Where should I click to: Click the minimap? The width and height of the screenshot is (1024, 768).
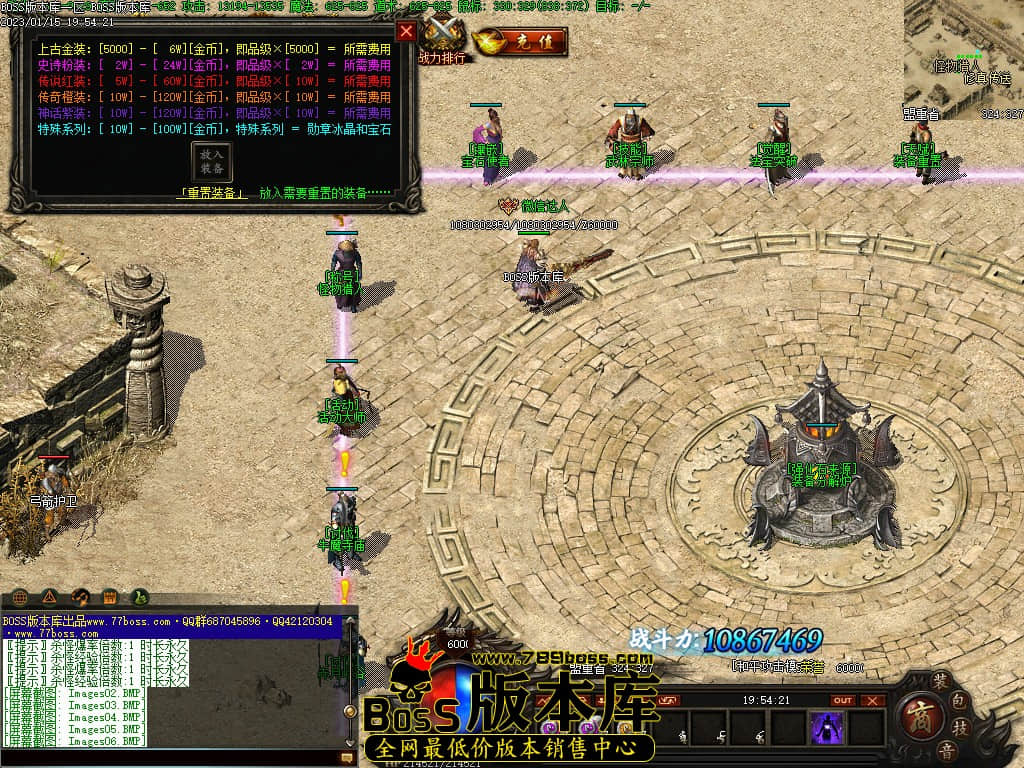click(963, 60)
